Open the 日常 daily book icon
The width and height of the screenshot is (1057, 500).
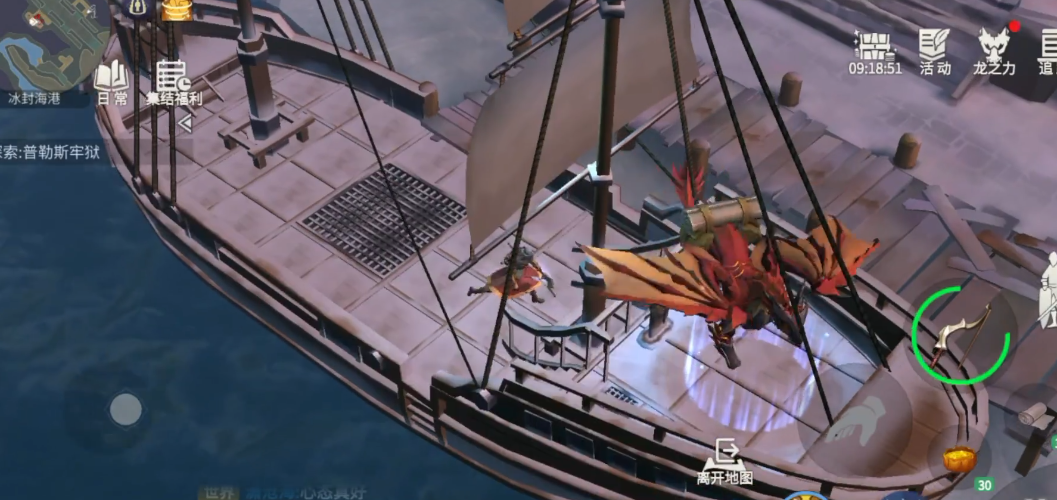click(111, 81)
